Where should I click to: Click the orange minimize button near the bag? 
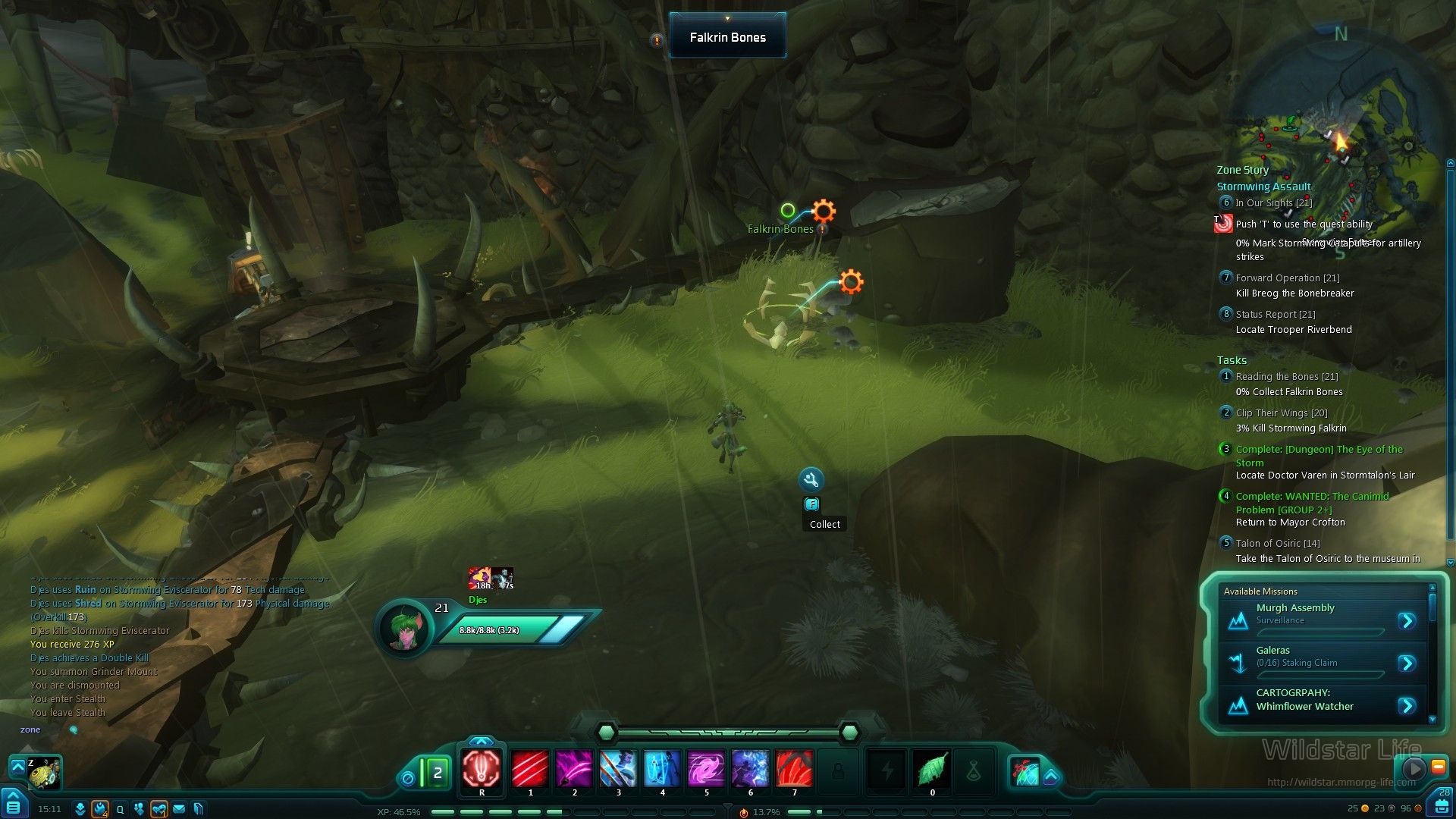pyautogui.click(x=1438, y=767)
